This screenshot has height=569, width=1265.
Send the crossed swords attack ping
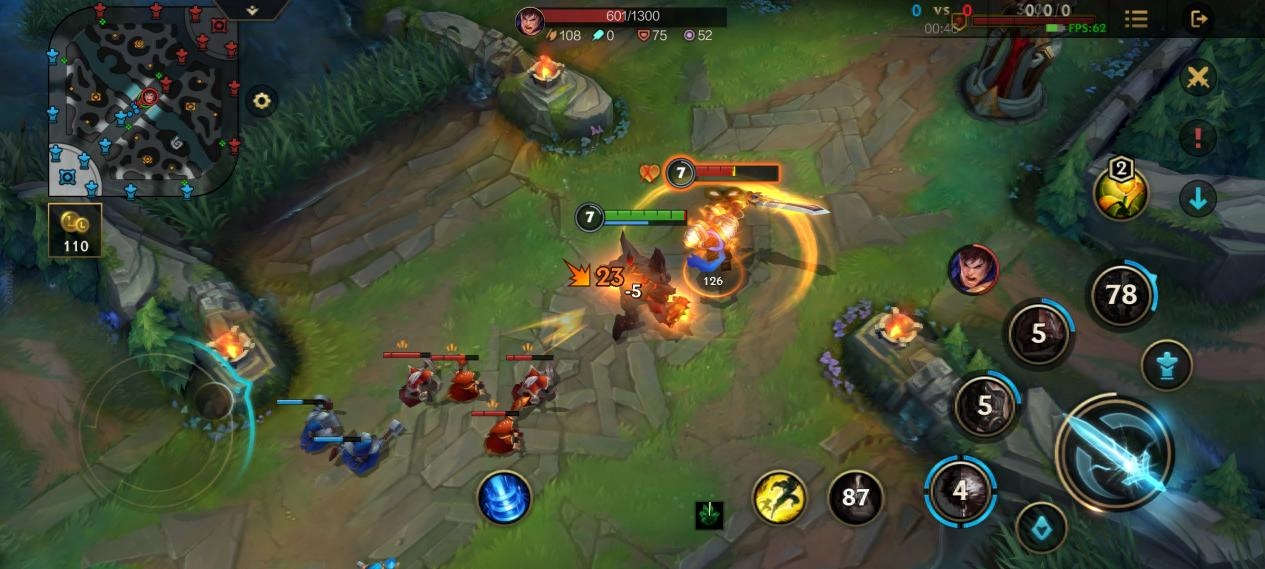point(1198,78)
